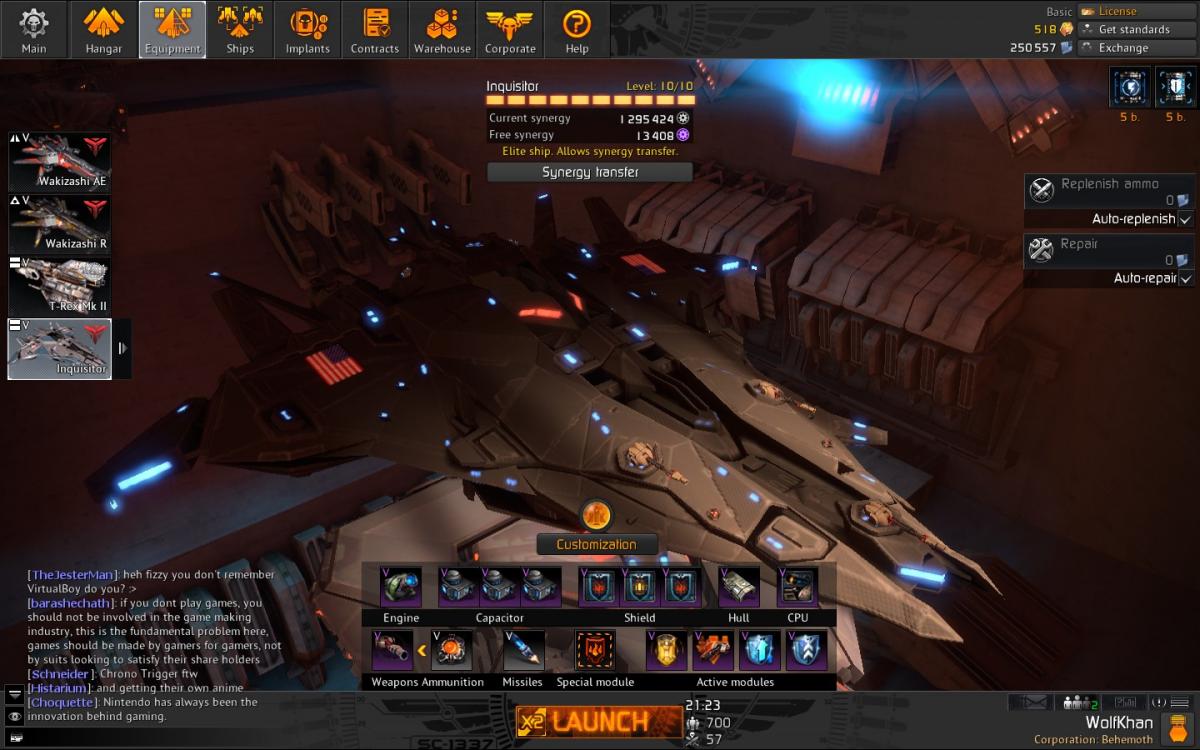1200x750 pixels.
Task: Show the Warehouse tab
Action: click(x=442, y=30)
